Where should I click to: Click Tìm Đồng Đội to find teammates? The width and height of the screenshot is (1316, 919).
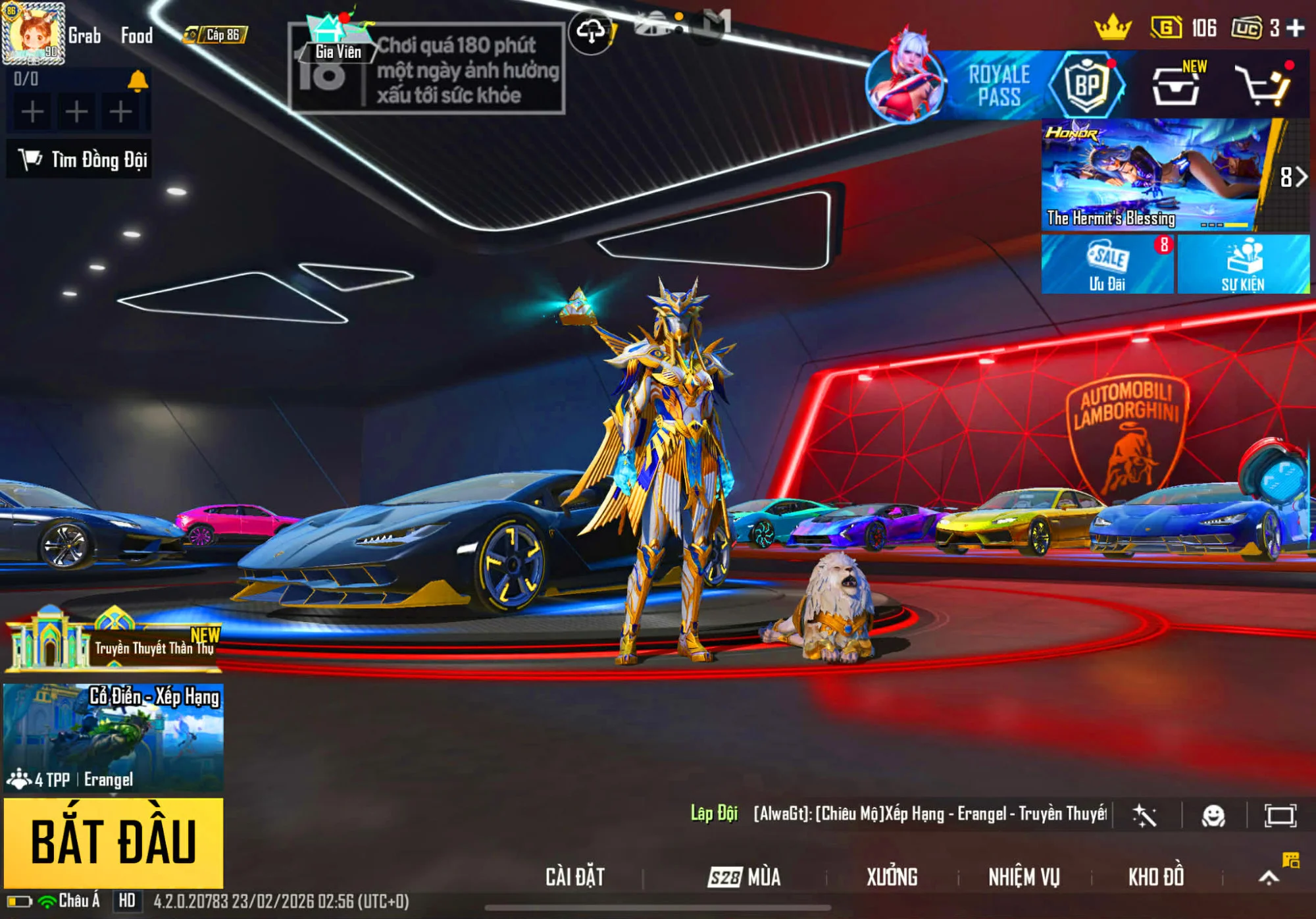80,159
